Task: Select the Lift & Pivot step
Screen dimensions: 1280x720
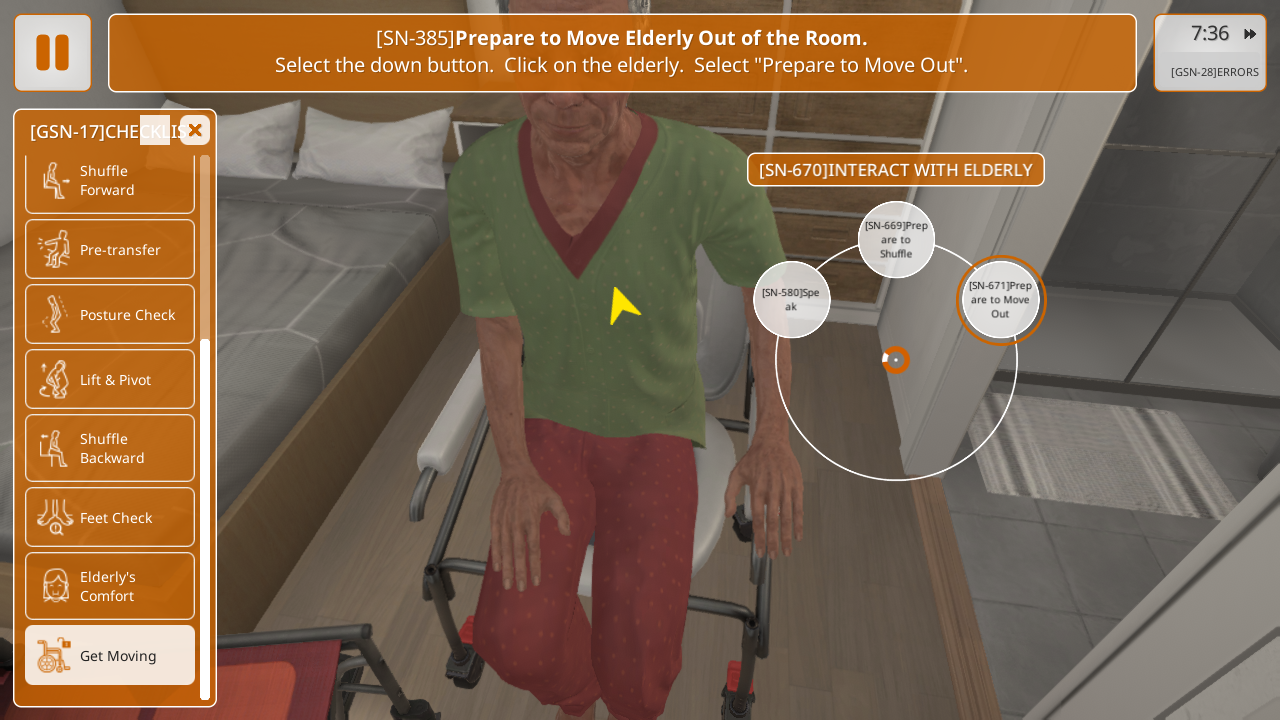Action: (x=110, y=379)
